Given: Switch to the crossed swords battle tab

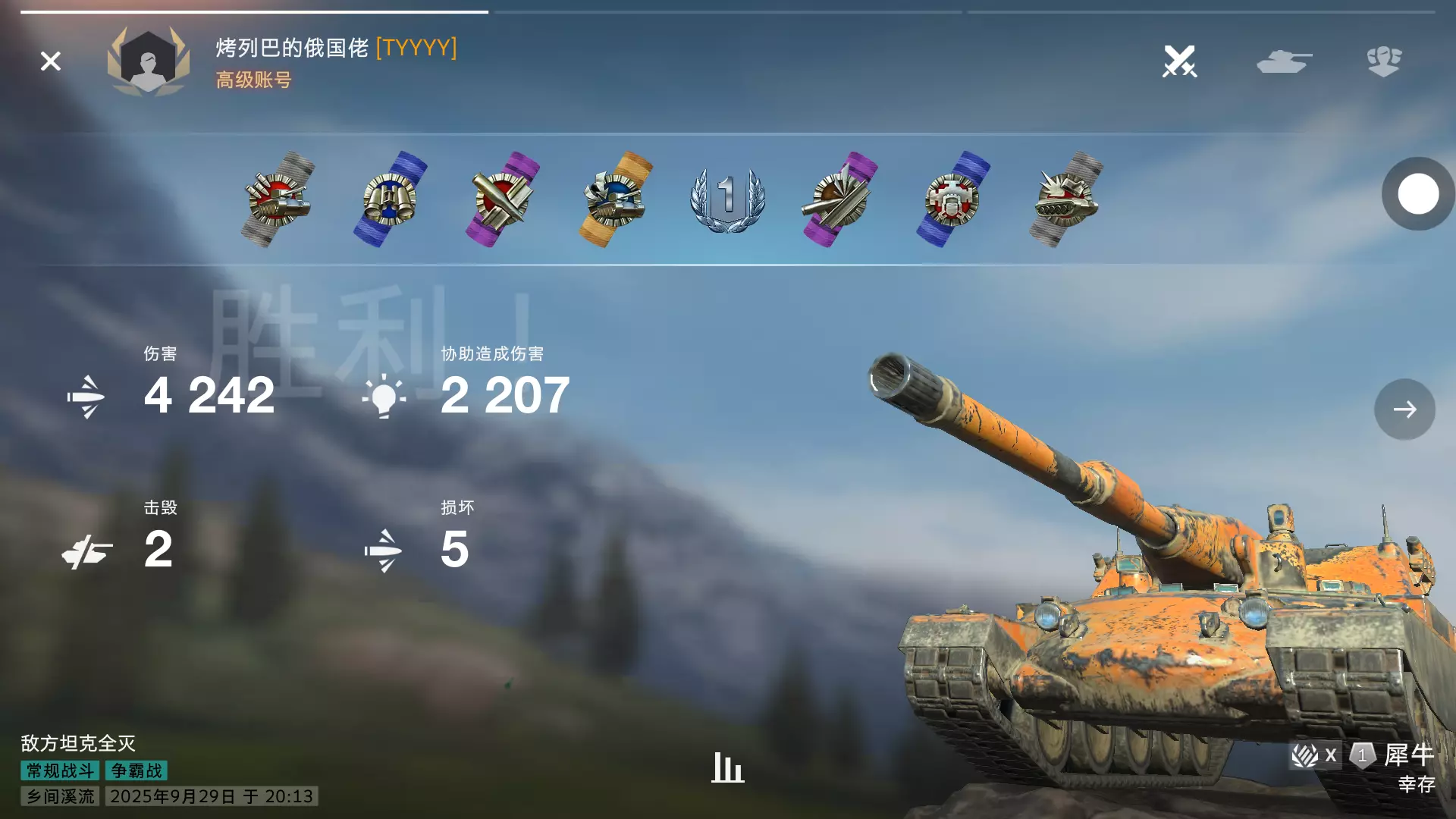Looking at the screenshot, I should point(1179,61).
